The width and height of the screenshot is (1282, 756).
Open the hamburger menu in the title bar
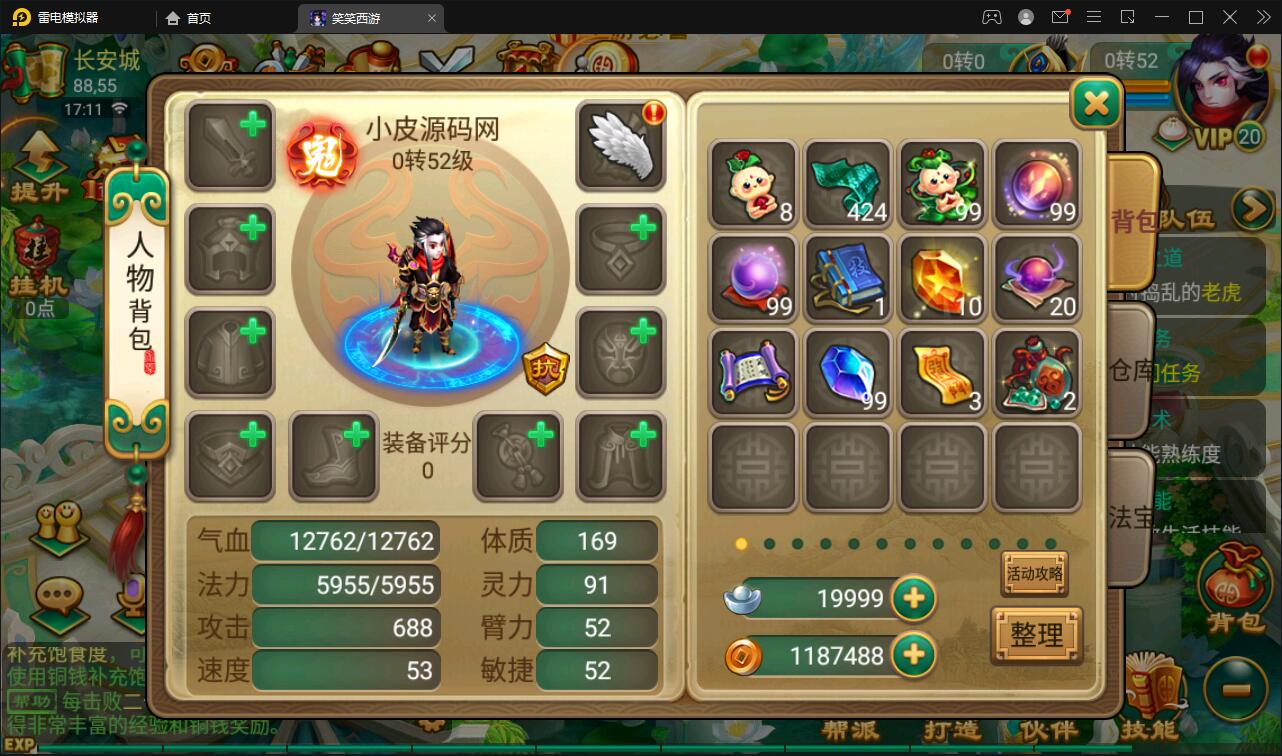(1094, 16)
